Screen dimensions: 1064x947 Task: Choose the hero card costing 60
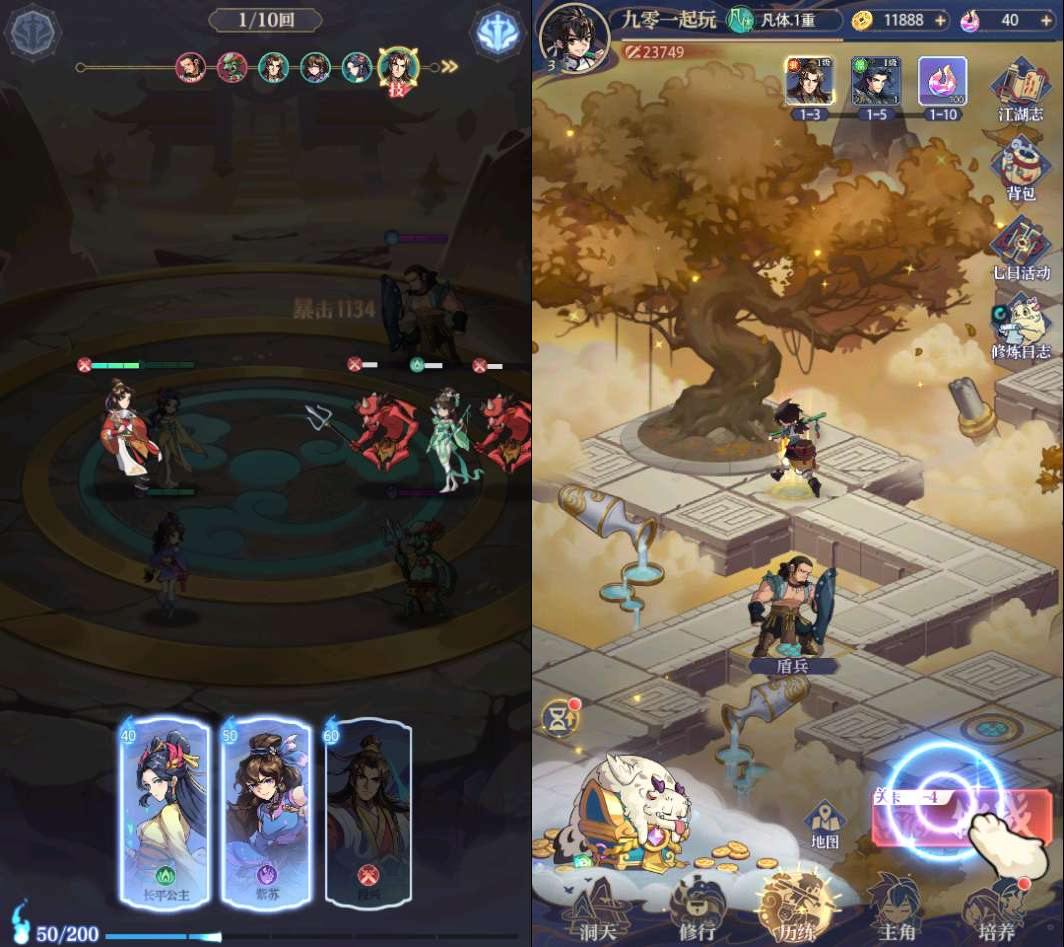coord(368,812)
